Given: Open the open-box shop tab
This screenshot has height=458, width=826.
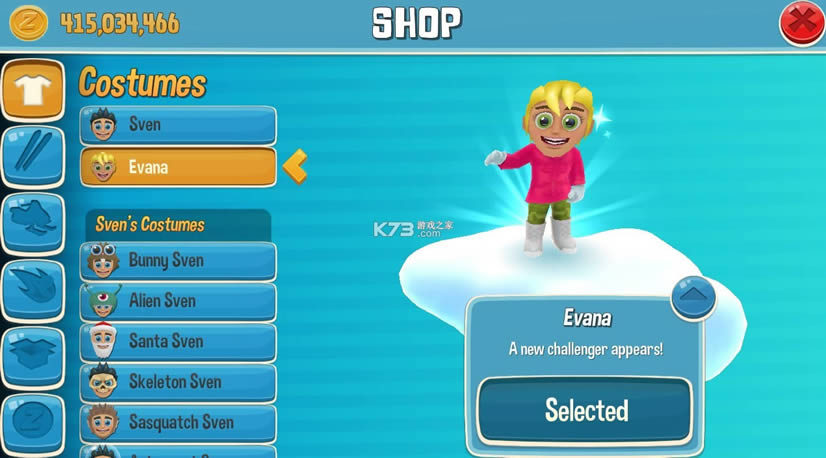Looking at the screenshot, I should (x=32, y=356).
